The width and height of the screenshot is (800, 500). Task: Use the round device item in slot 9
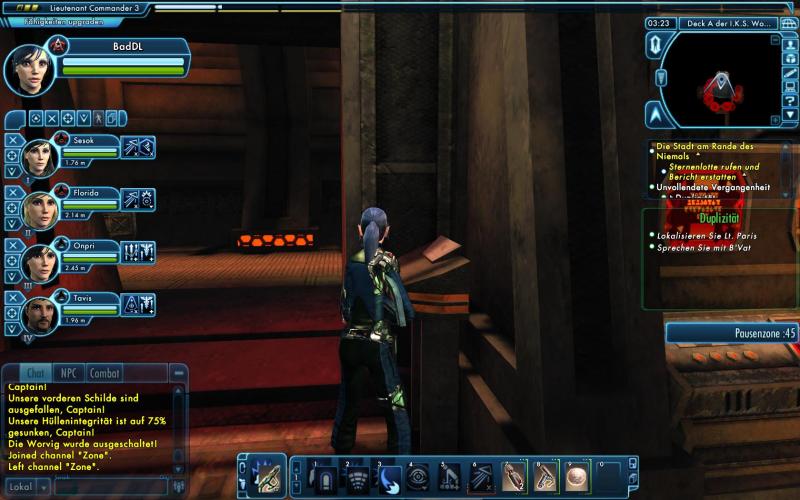(577, 478)
